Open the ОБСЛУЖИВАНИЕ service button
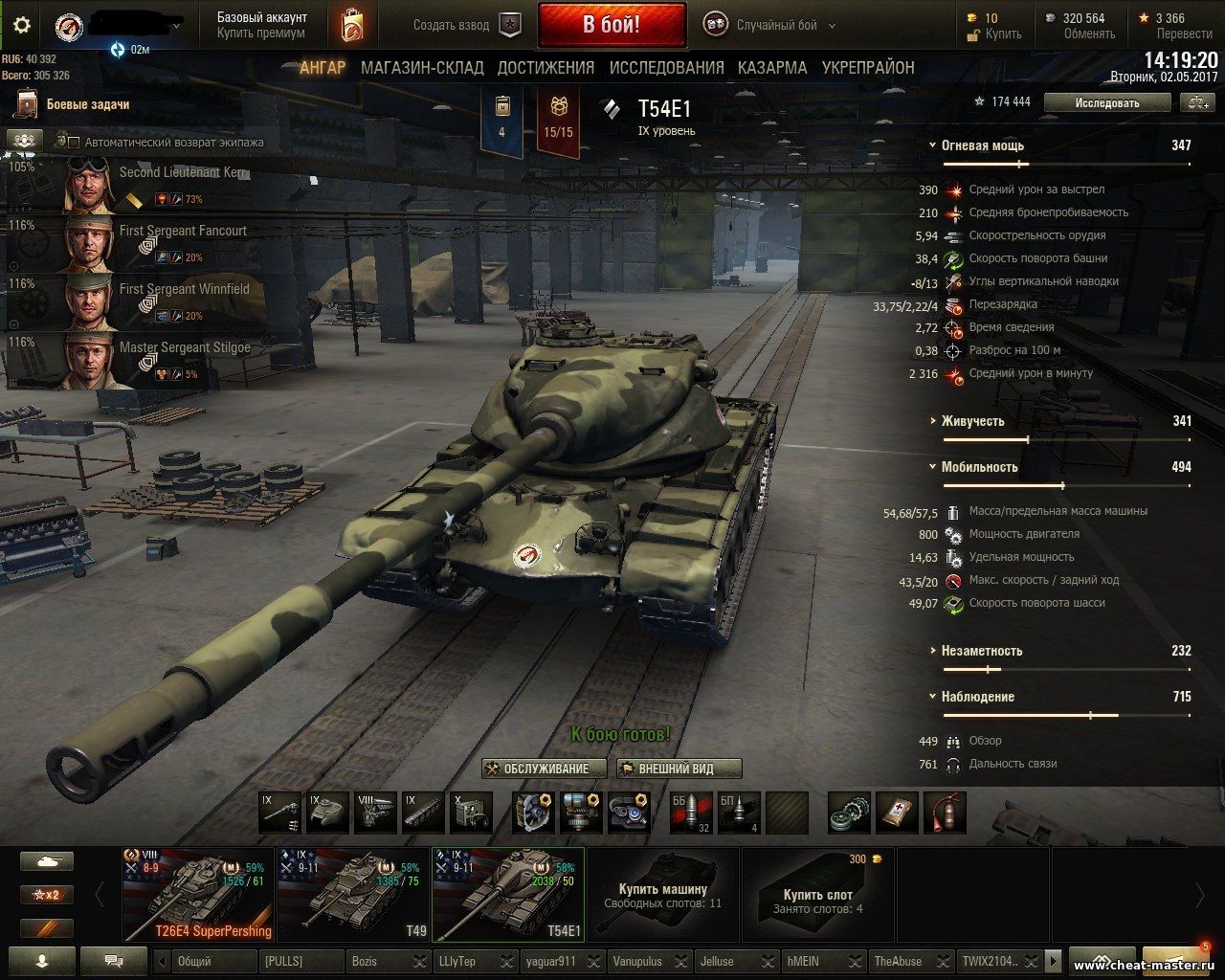The width and height of the screenshot is (1225, 980). point(546,768)
